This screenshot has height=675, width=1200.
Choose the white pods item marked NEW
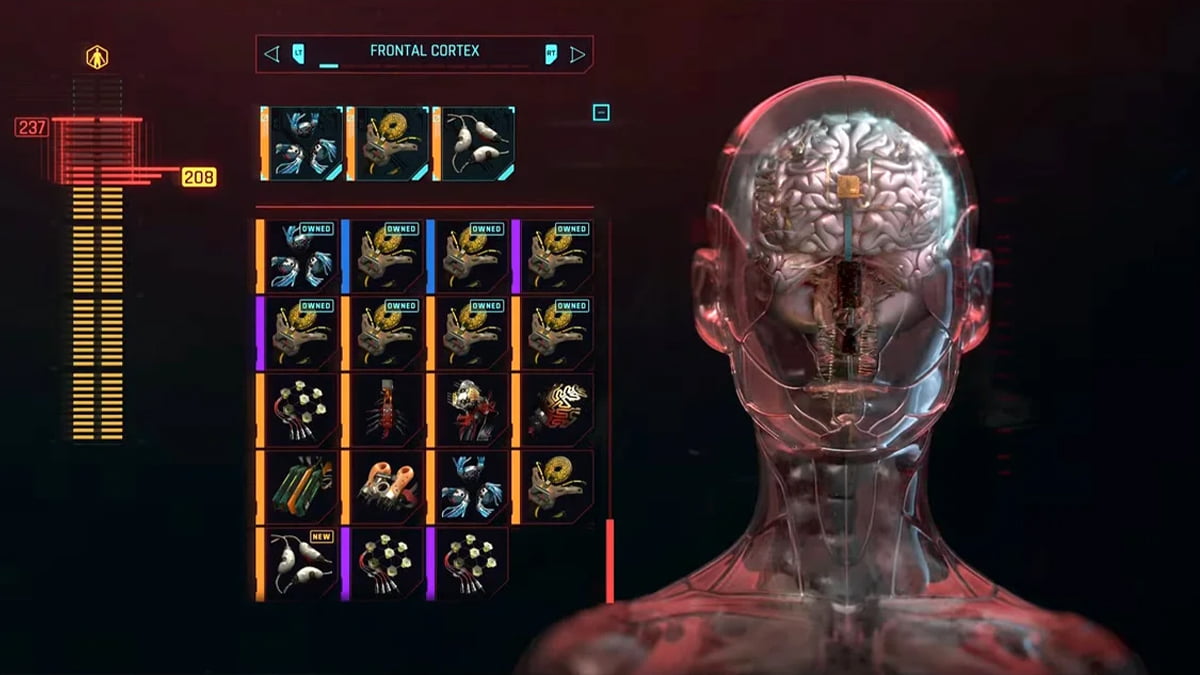[300, 564]
